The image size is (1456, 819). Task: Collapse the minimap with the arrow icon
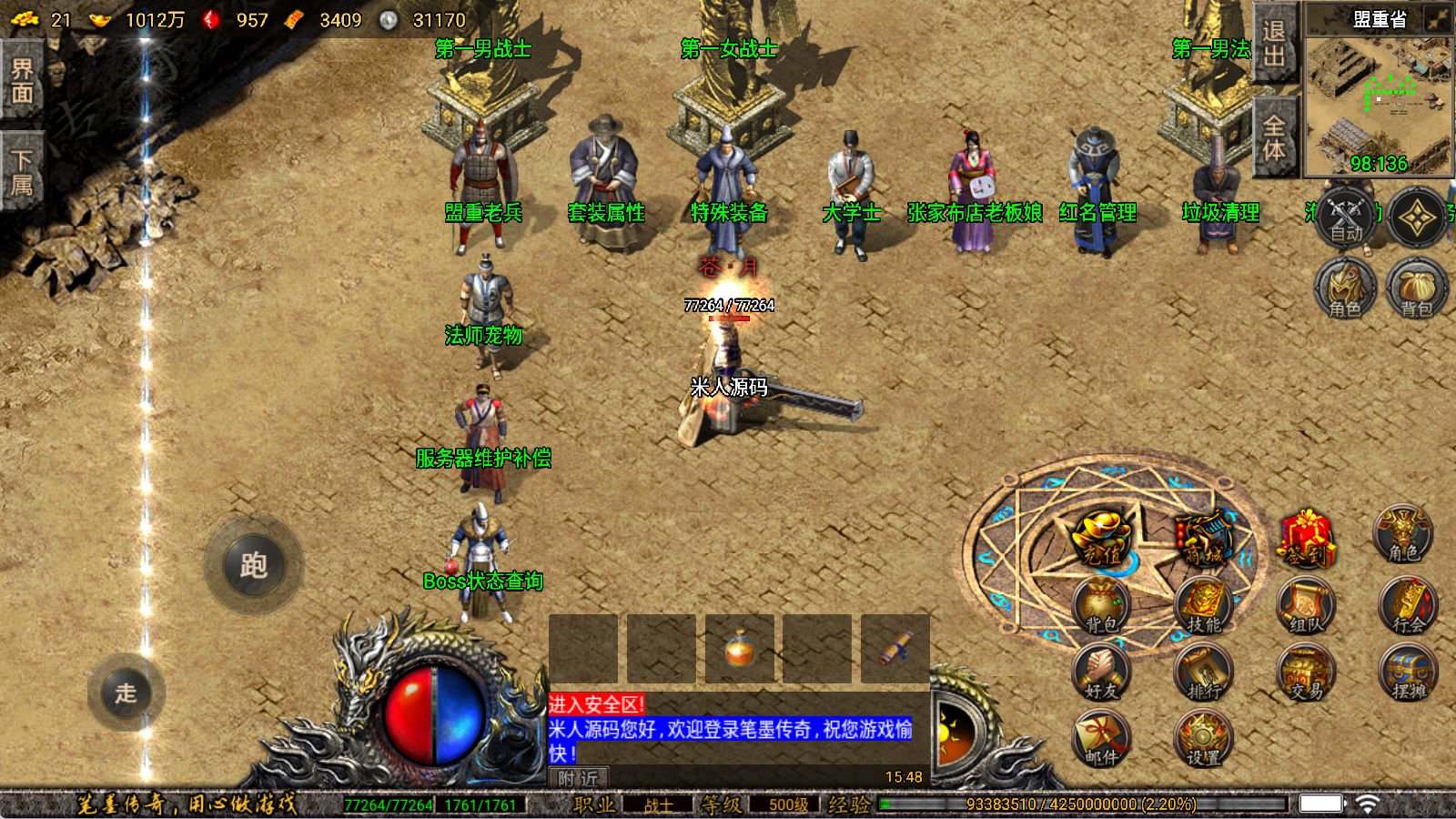pyautogui.click(x=1439, y=19)
